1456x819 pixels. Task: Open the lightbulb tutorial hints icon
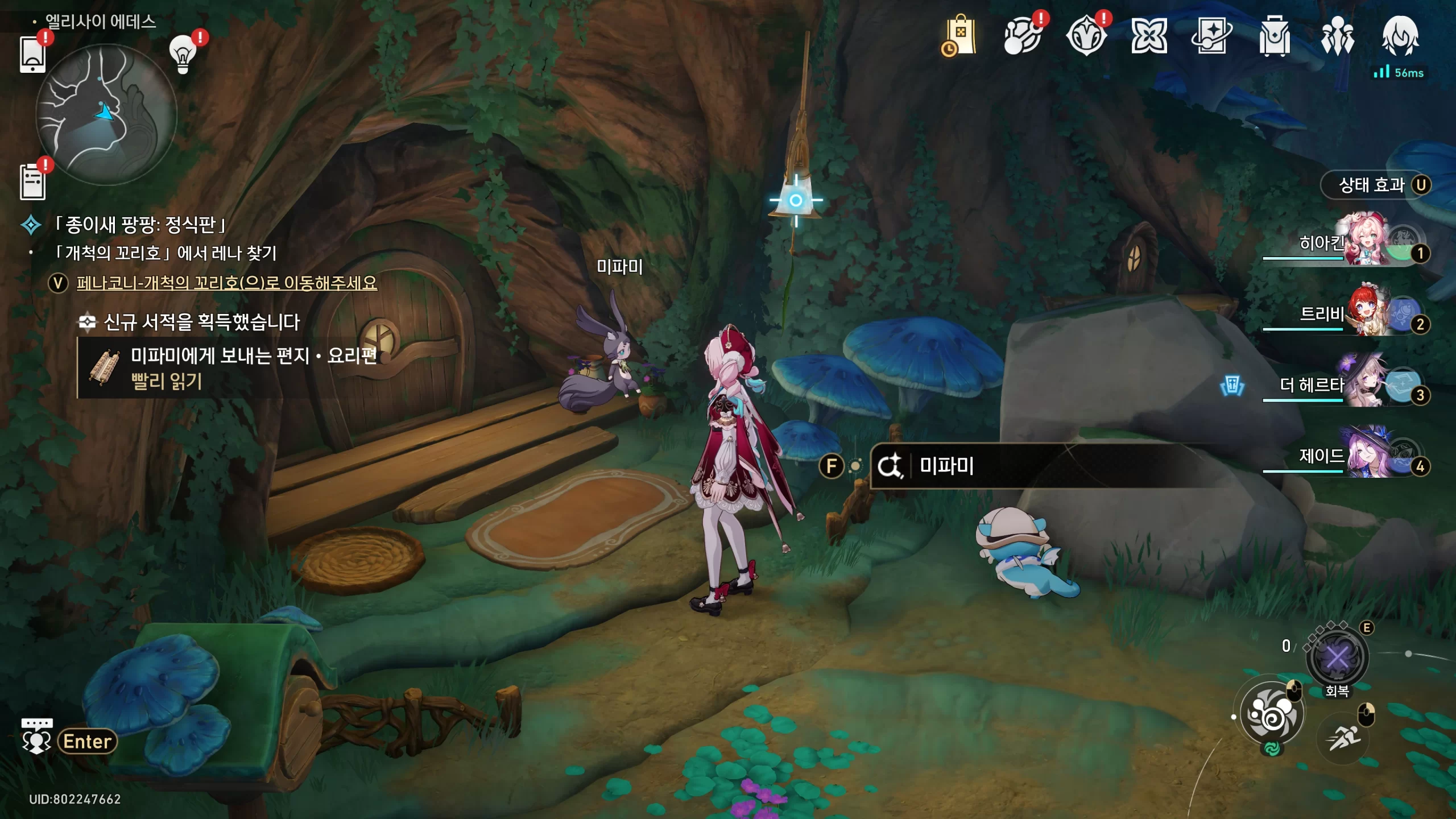click(x=183, y=54)
